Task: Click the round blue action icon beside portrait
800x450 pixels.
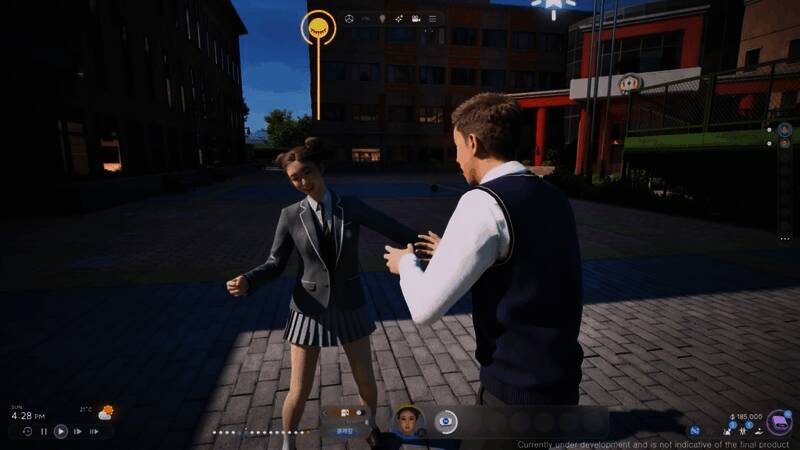Action: (446, 422)
